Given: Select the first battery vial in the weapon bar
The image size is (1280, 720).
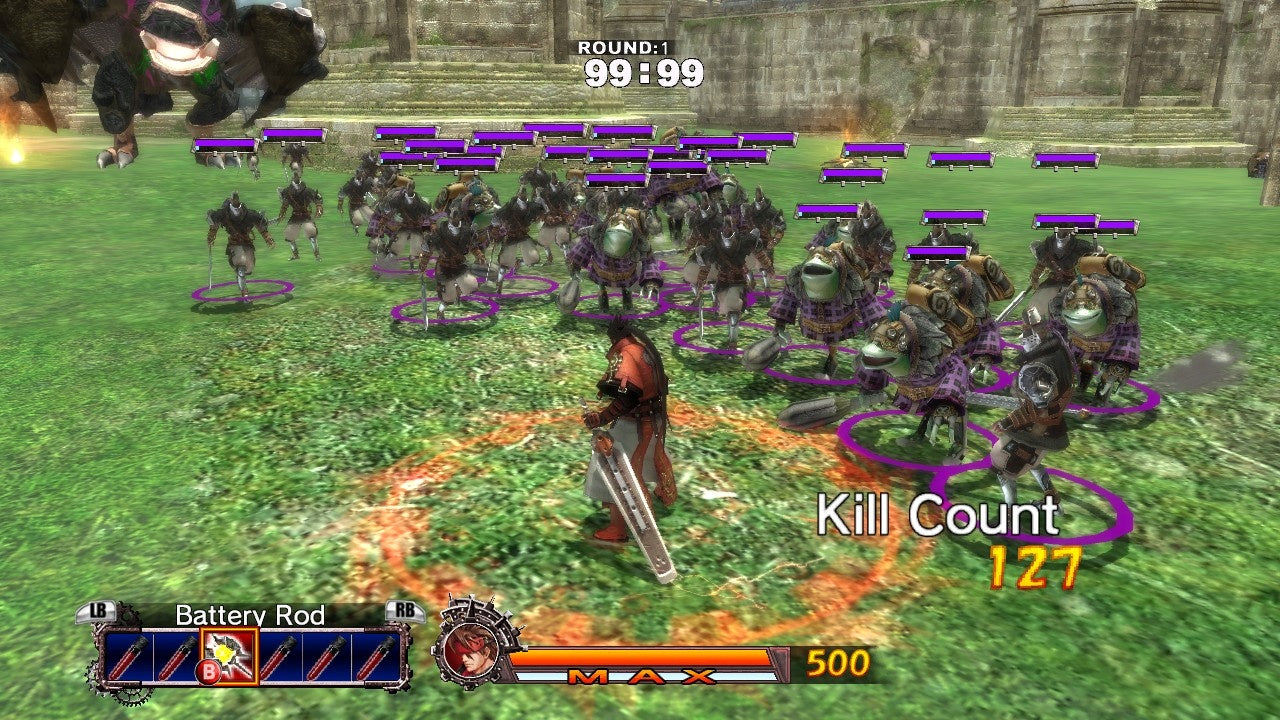Looking at the screenshot, I should click(128, 657).
